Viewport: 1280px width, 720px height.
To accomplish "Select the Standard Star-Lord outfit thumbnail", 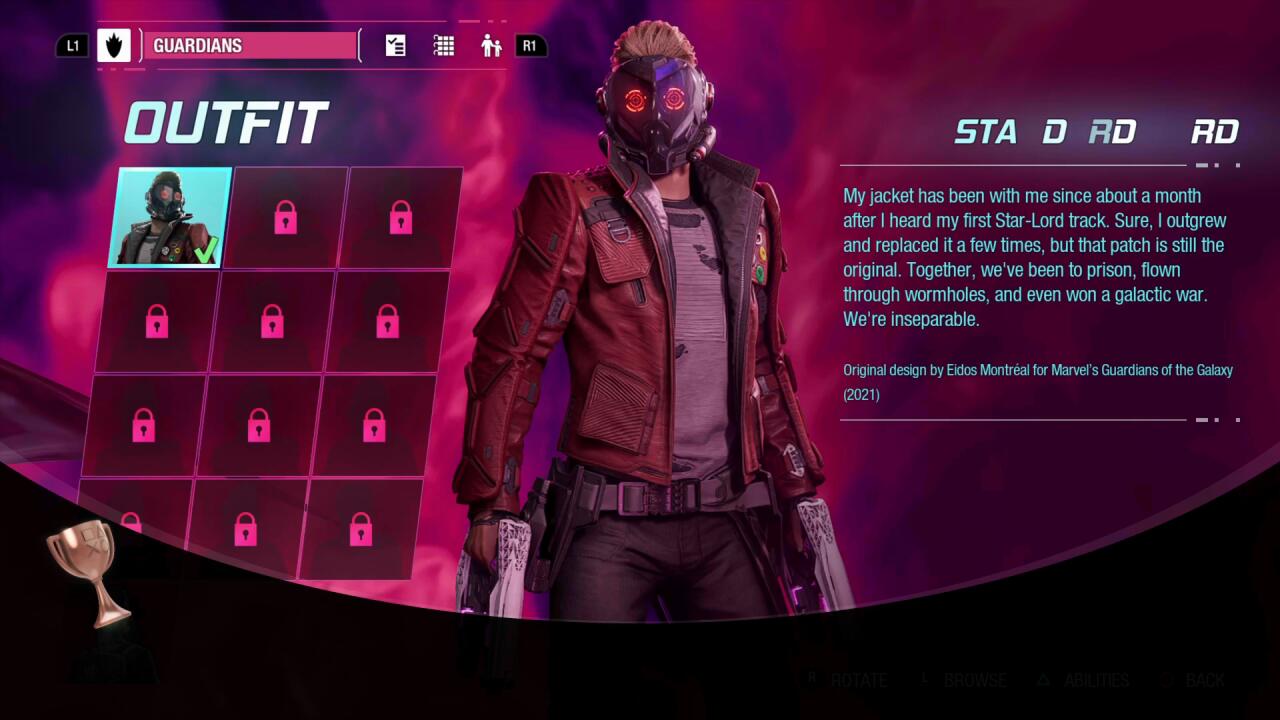I will 170,218.
